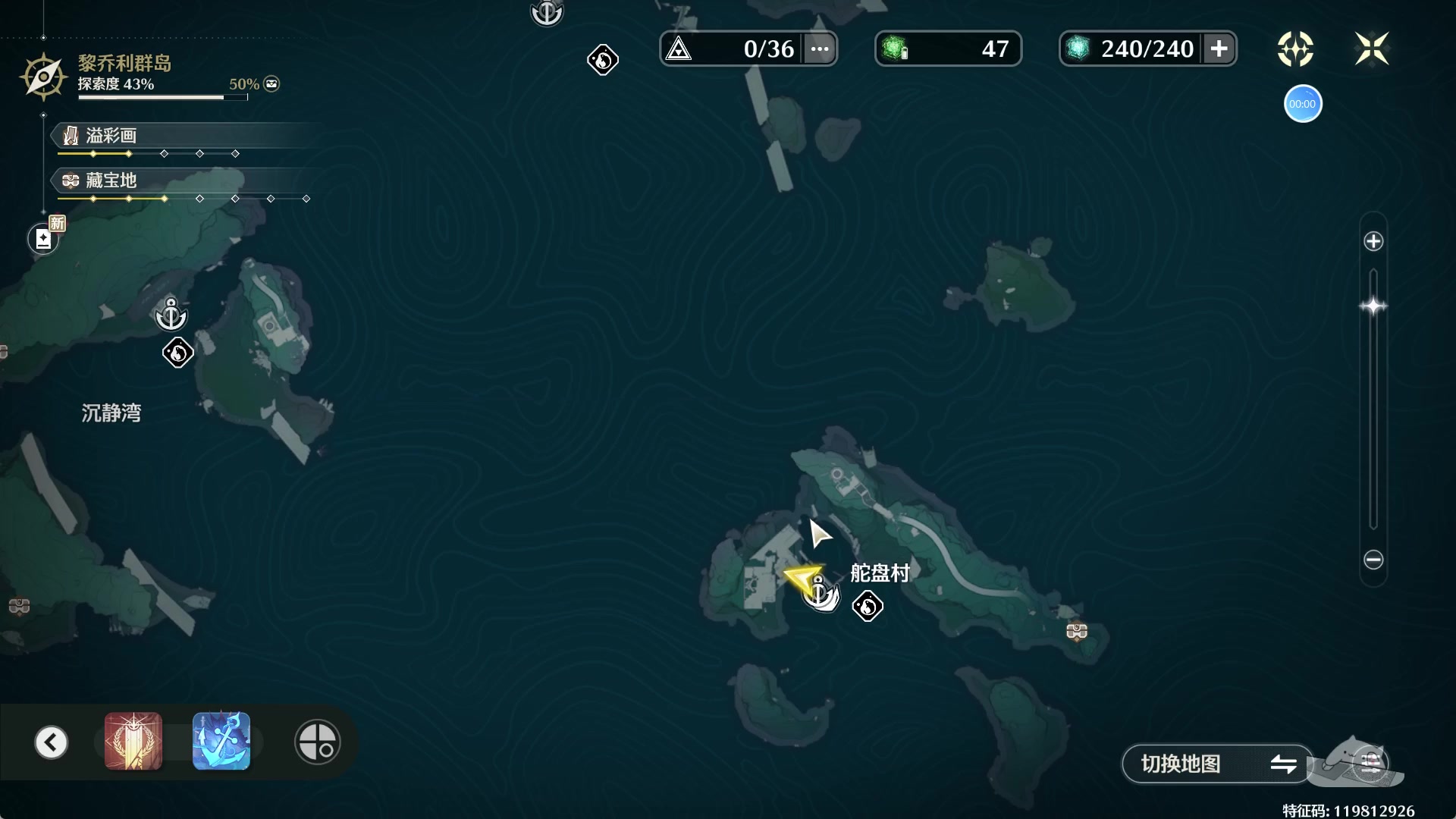Open the crosshair map pin tool
Image resolution: width=1456 pixels, height=819 pixels.
(317, 742)
